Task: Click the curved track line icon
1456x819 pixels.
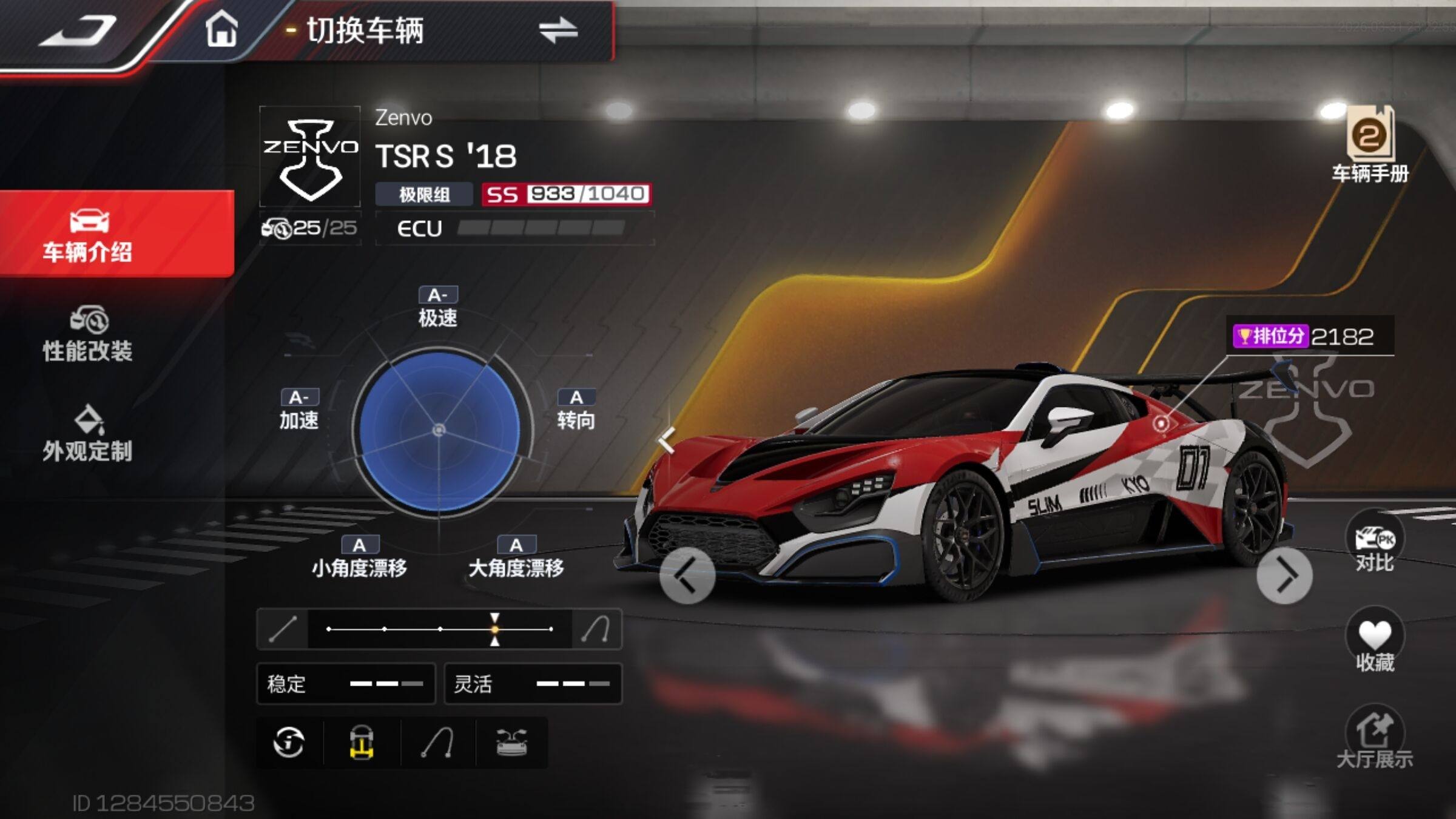Action: click(x=438, y=743)
